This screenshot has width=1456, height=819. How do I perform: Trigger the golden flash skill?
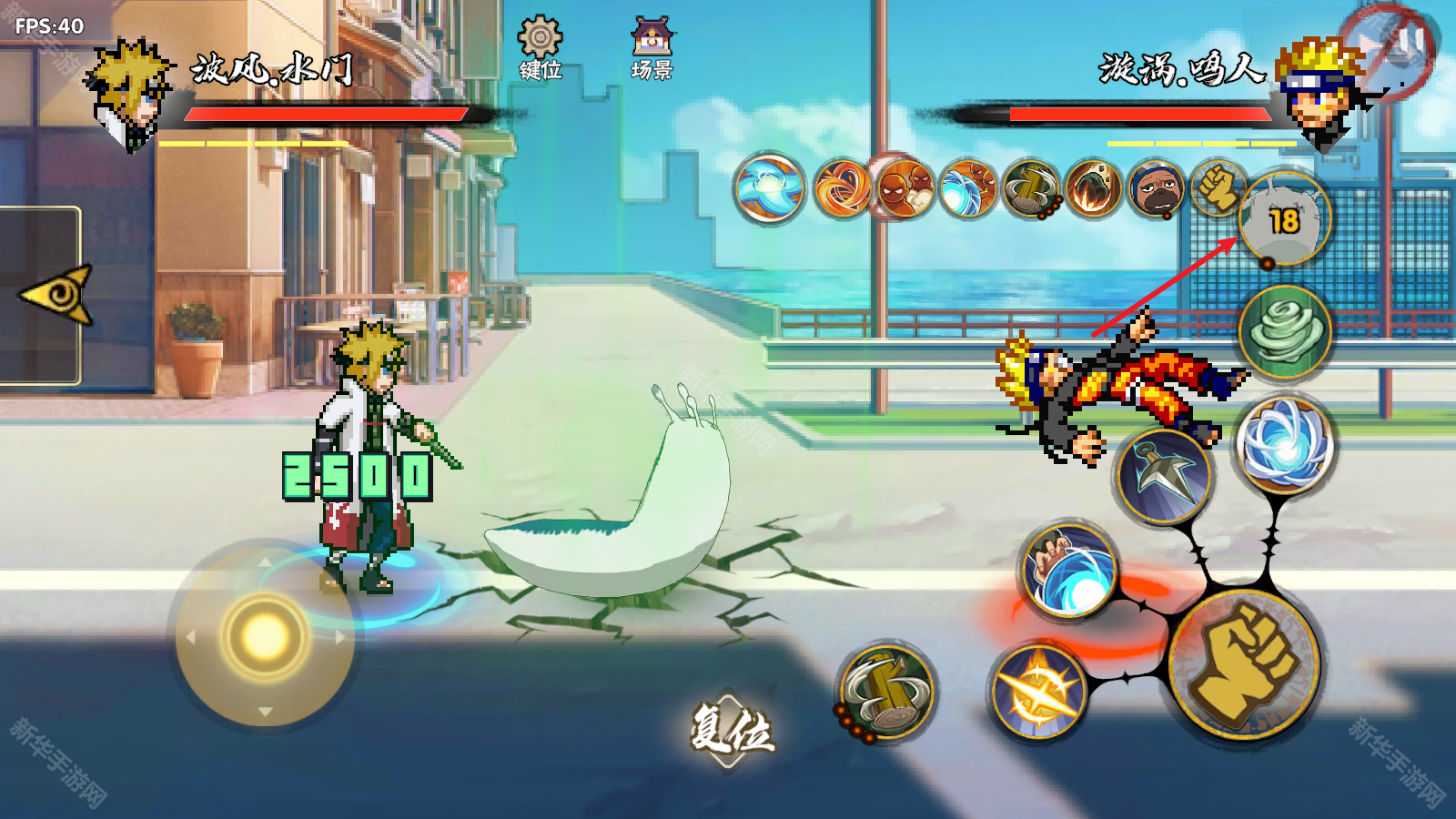pyautogui.click(x=1038, y=692)
